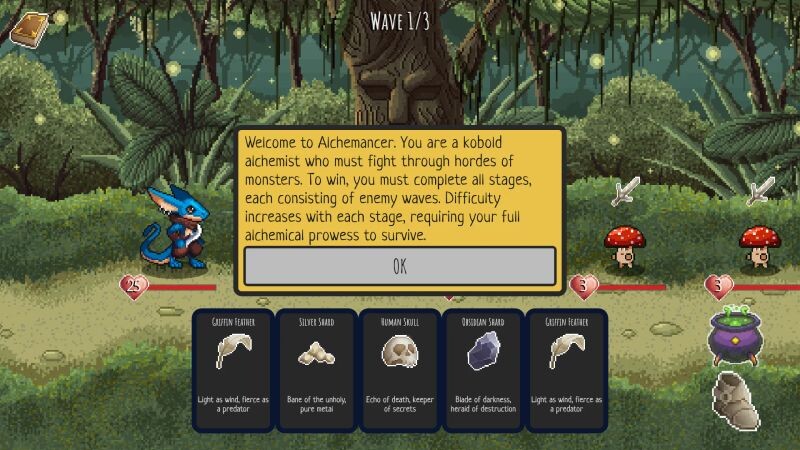Open the recipe book icon
The height and width of the screenshot is (450, 800).
click(x=28, y=27)
